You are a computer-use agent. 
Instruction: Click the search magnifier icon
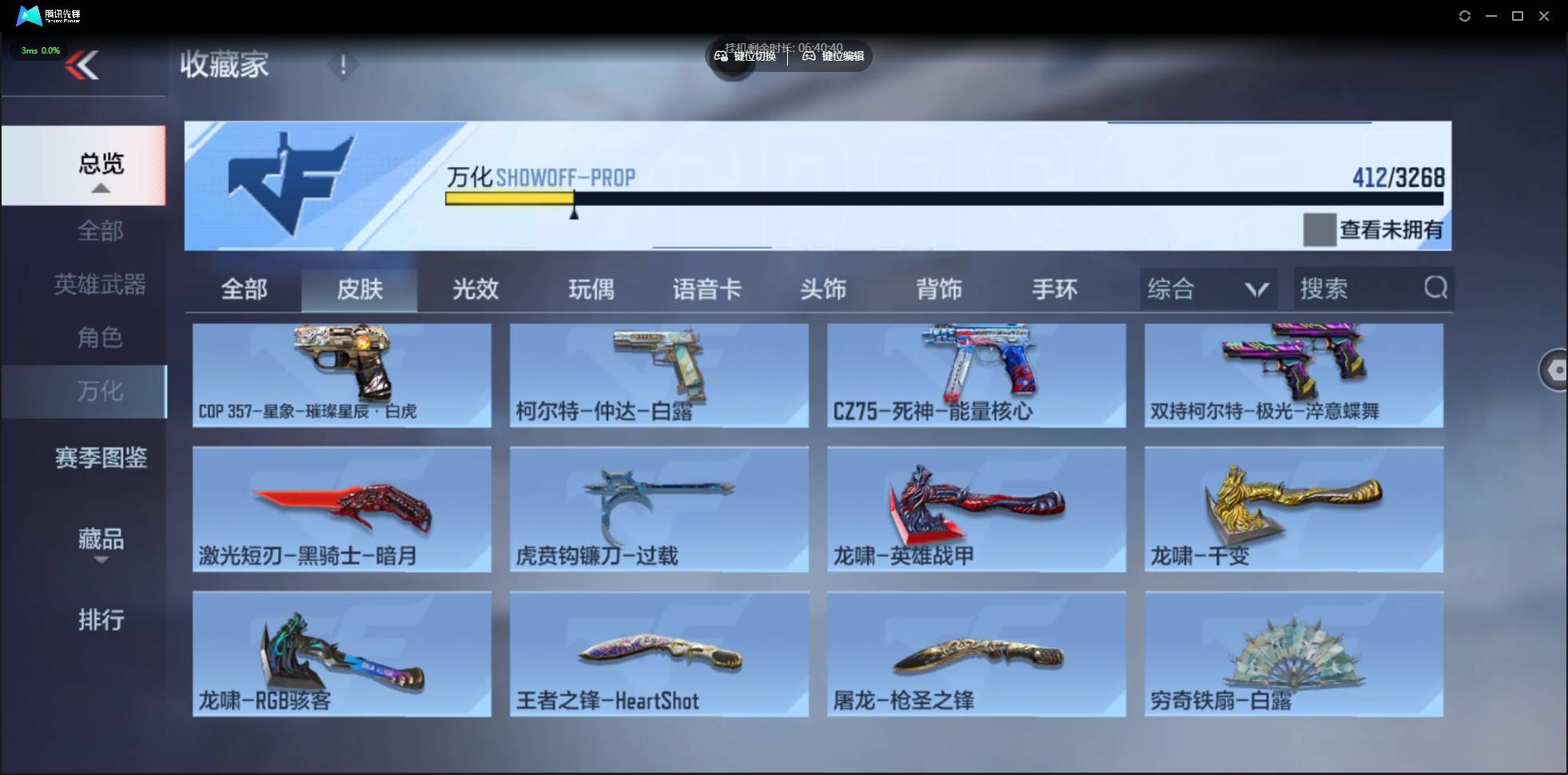(1436, 288)
